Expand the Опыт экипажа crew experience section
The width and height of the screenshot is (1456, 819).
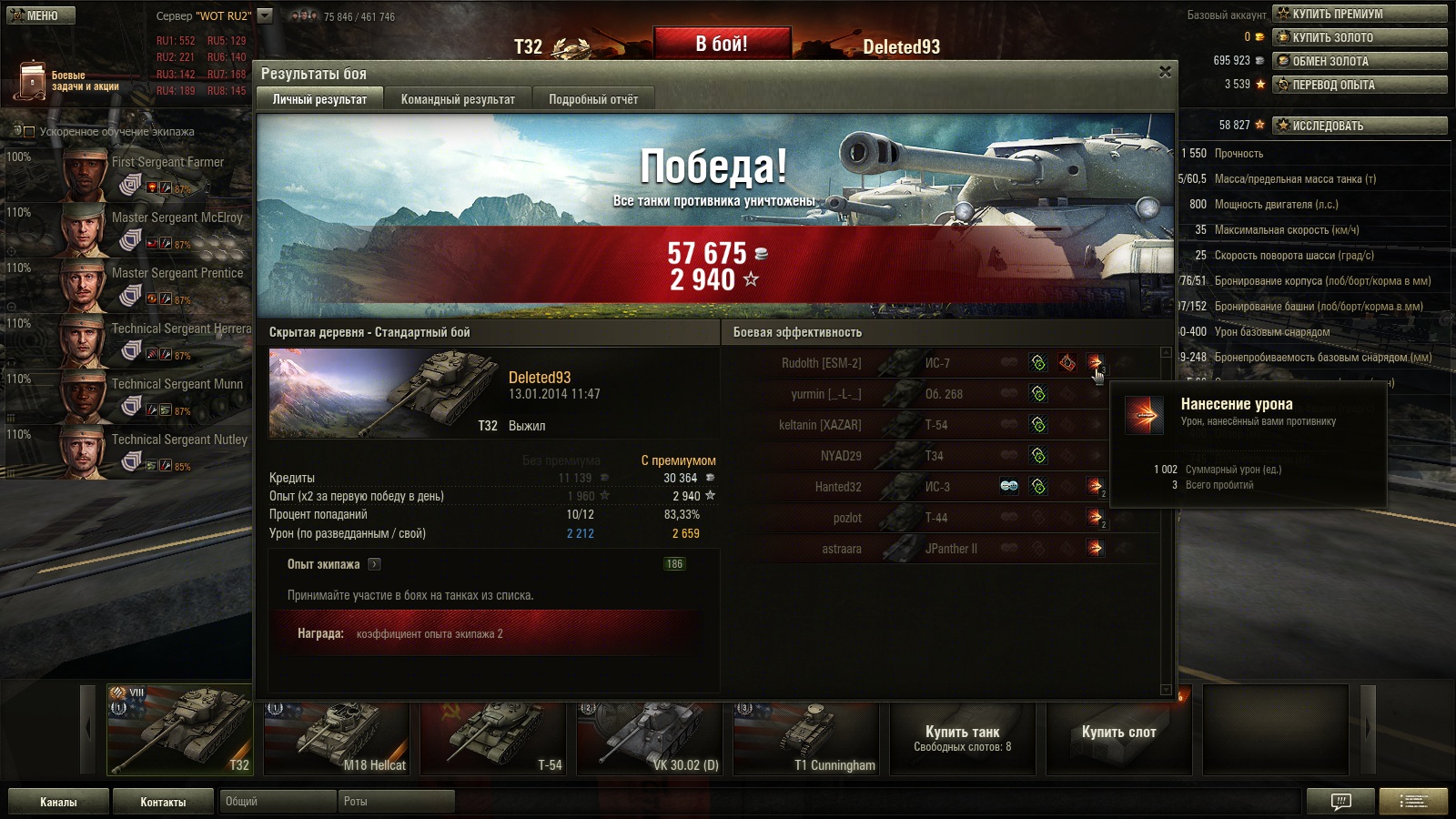(x=374, y=564)
